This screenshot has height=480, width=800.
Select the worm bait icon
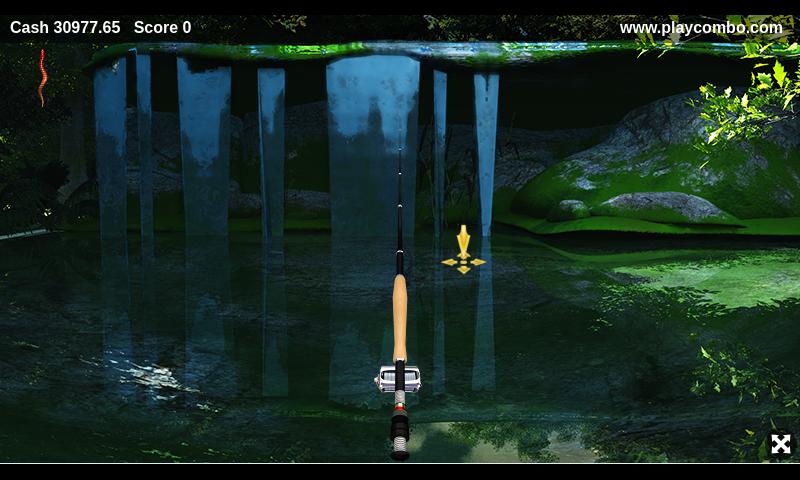42,78
